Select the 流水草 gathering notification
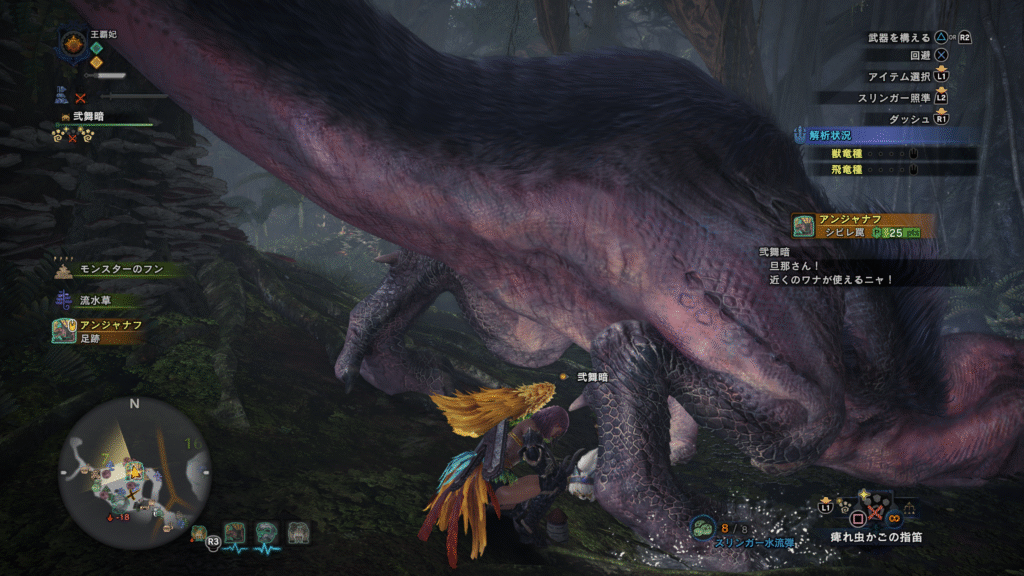 pos(98,300)
